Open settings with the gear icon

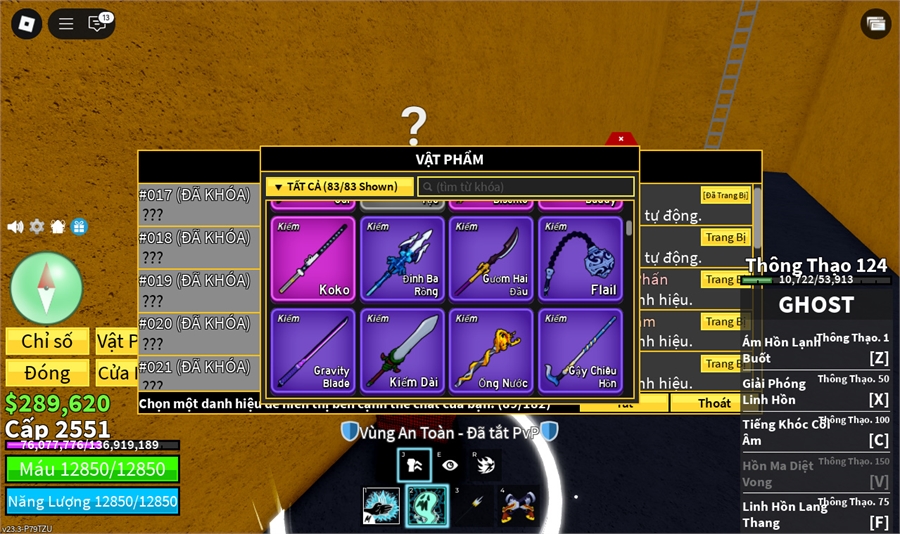[37, 227]
